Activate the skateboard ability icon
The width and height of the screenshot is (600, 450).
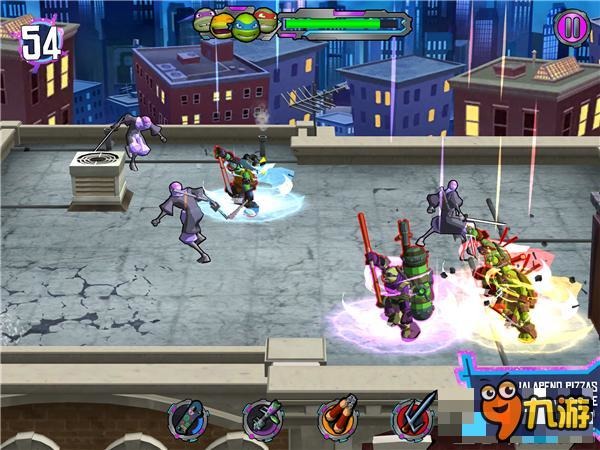(x=187, y=420)
